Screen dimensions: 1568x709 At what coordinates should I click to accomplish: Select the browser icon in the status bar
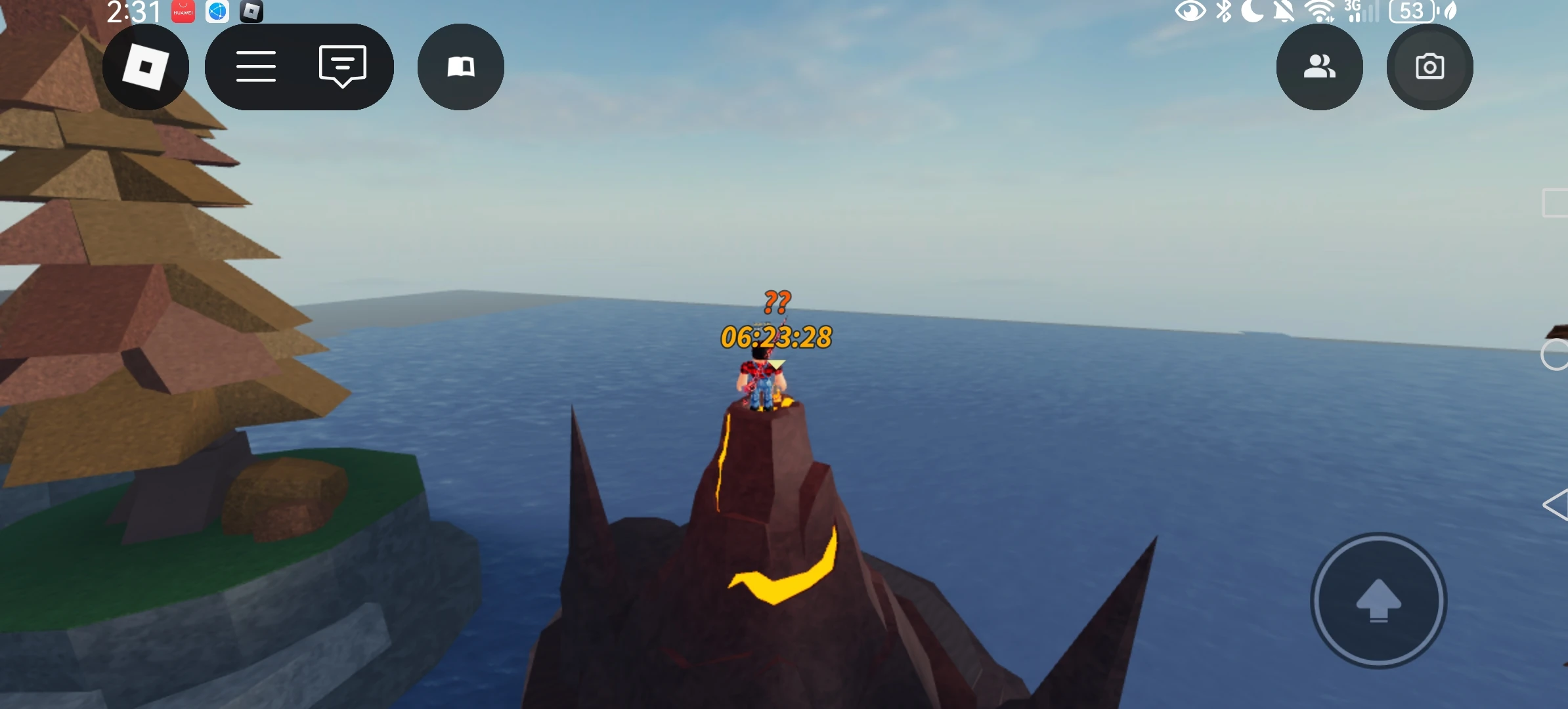point(217,11)
